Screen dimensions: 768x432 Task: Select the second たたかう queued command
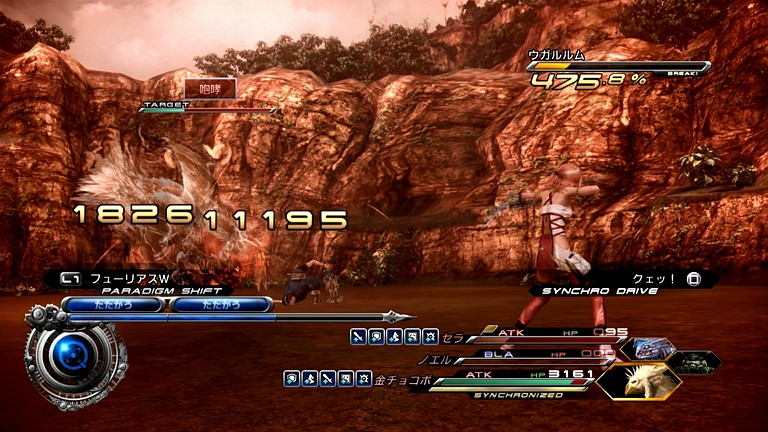pos(222,305)
